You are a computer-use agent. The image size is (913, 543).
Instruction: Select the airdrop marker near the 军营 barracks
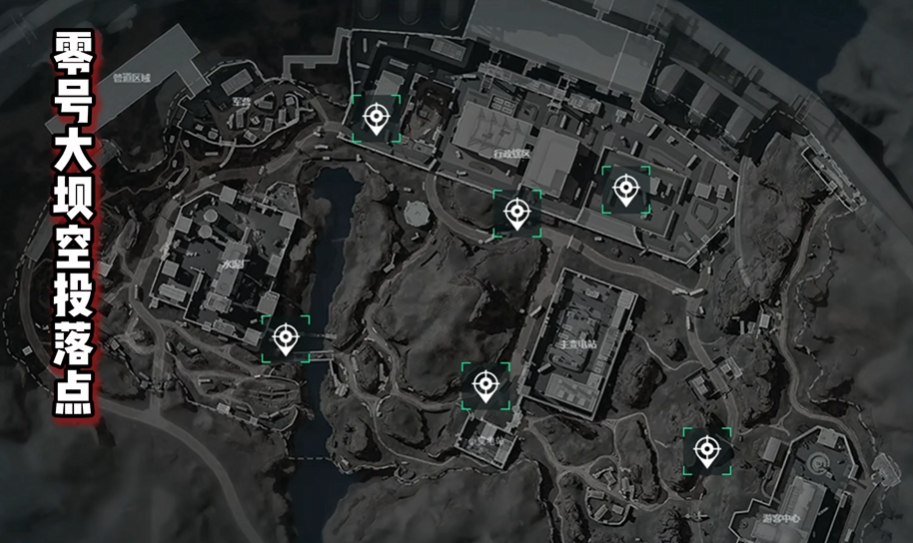click(376, 119)
